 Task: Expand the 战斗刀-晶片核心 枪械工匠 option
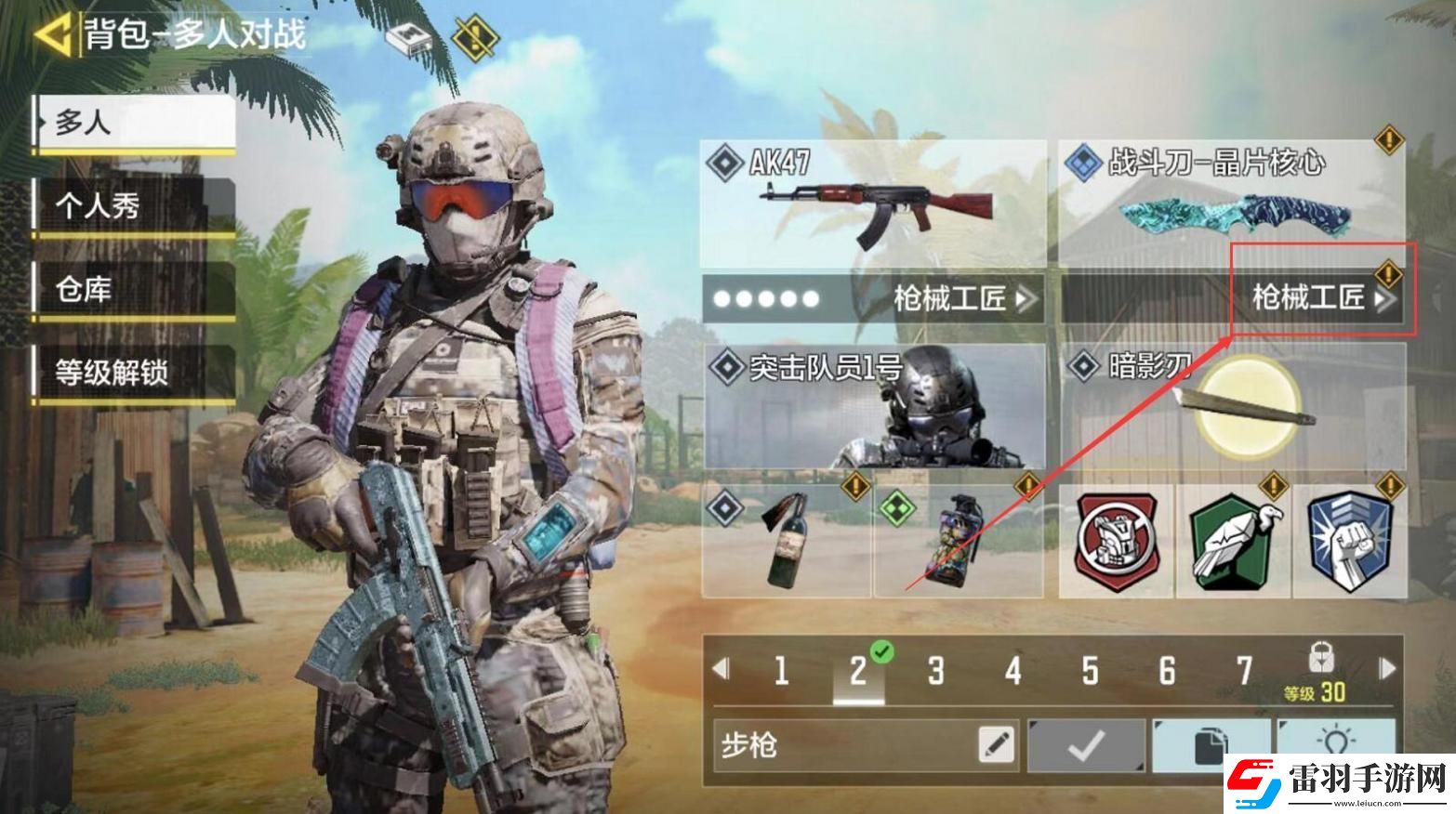1320,300
